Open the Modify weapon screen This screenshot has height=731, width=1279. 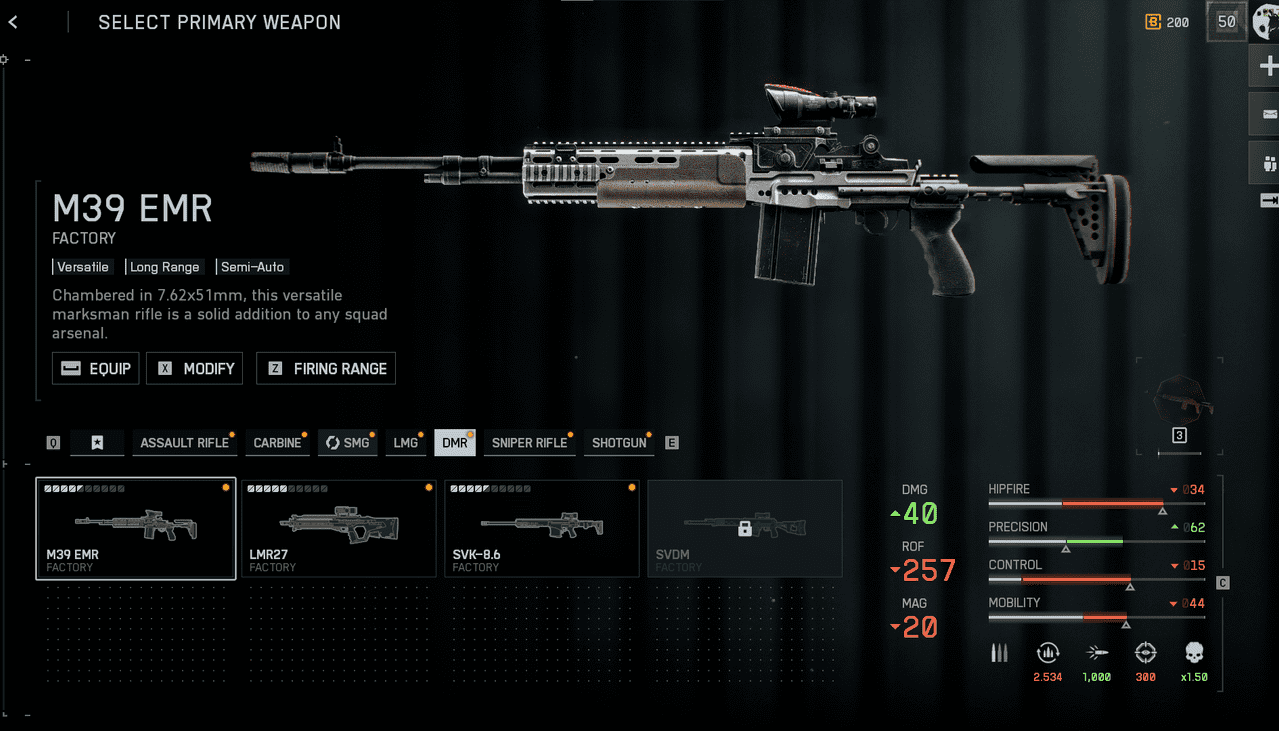[195, 368]
